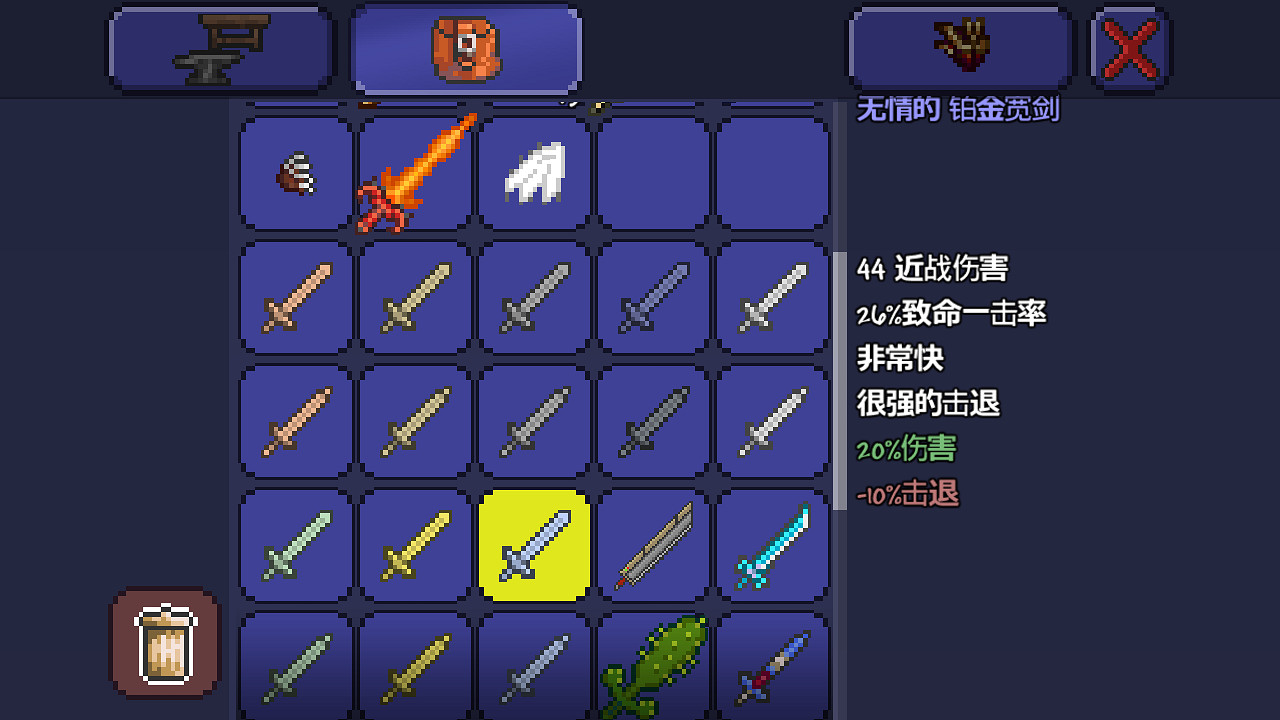This screenshot has width=1280, height=720.
Task: Select the blue sword with red hilt, bottom right
Action: click(772, 665)
